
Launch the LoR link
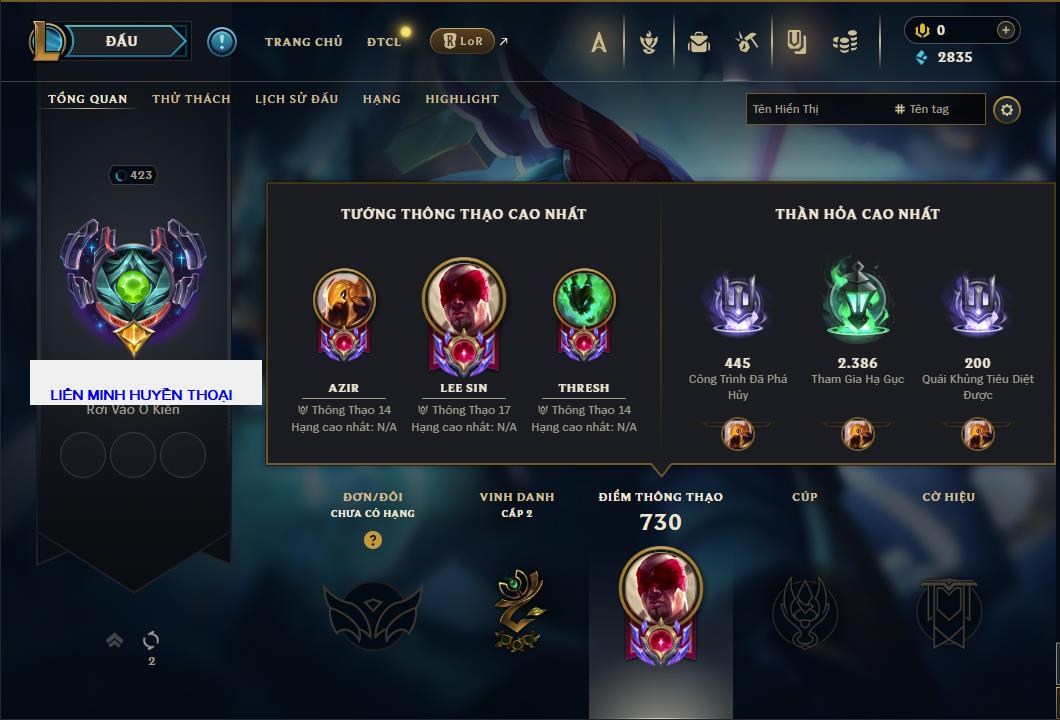click(463, 41)
